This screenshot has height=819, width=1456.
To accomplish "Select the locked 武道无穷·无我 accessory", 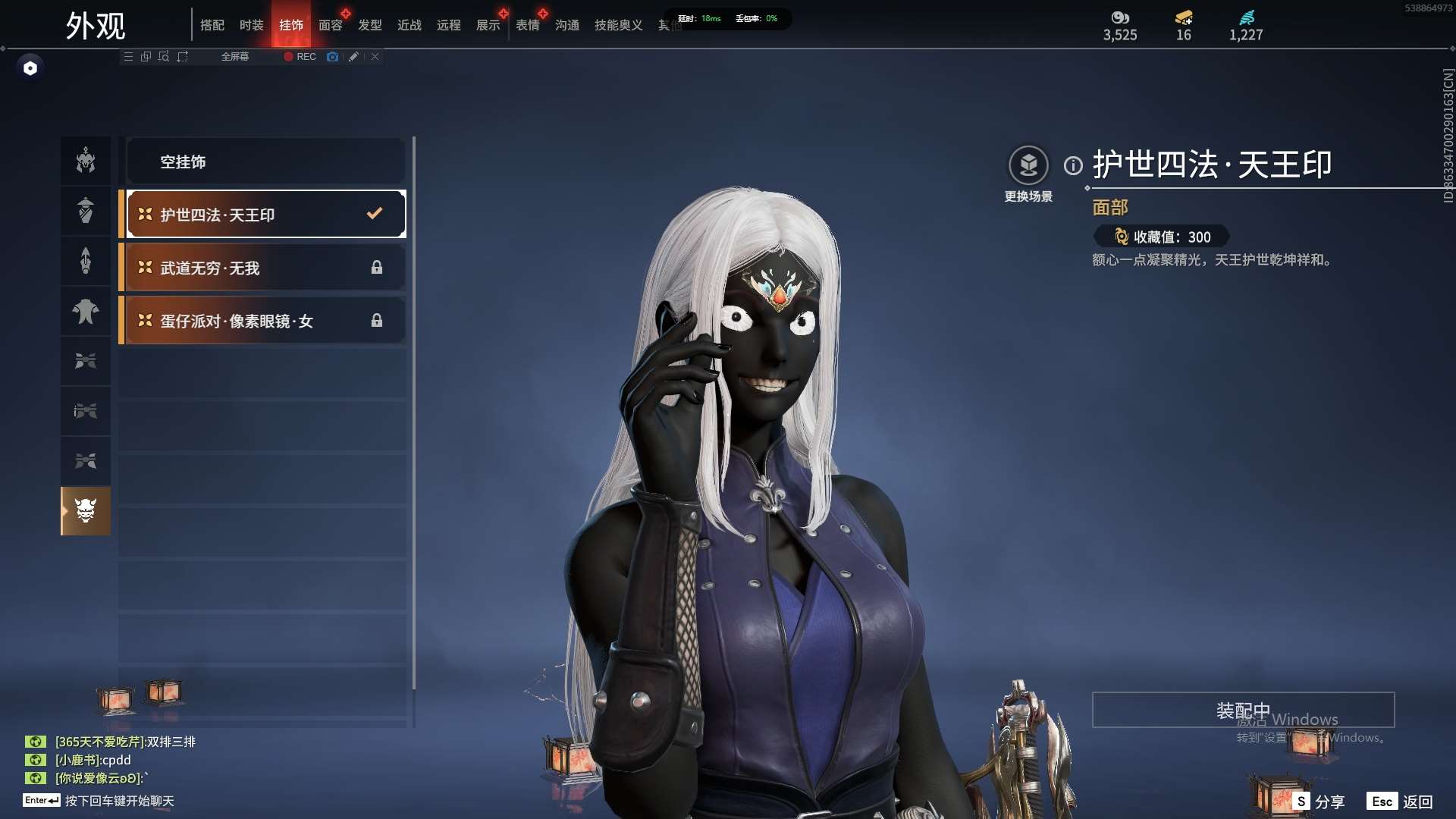I will [265, 268].
